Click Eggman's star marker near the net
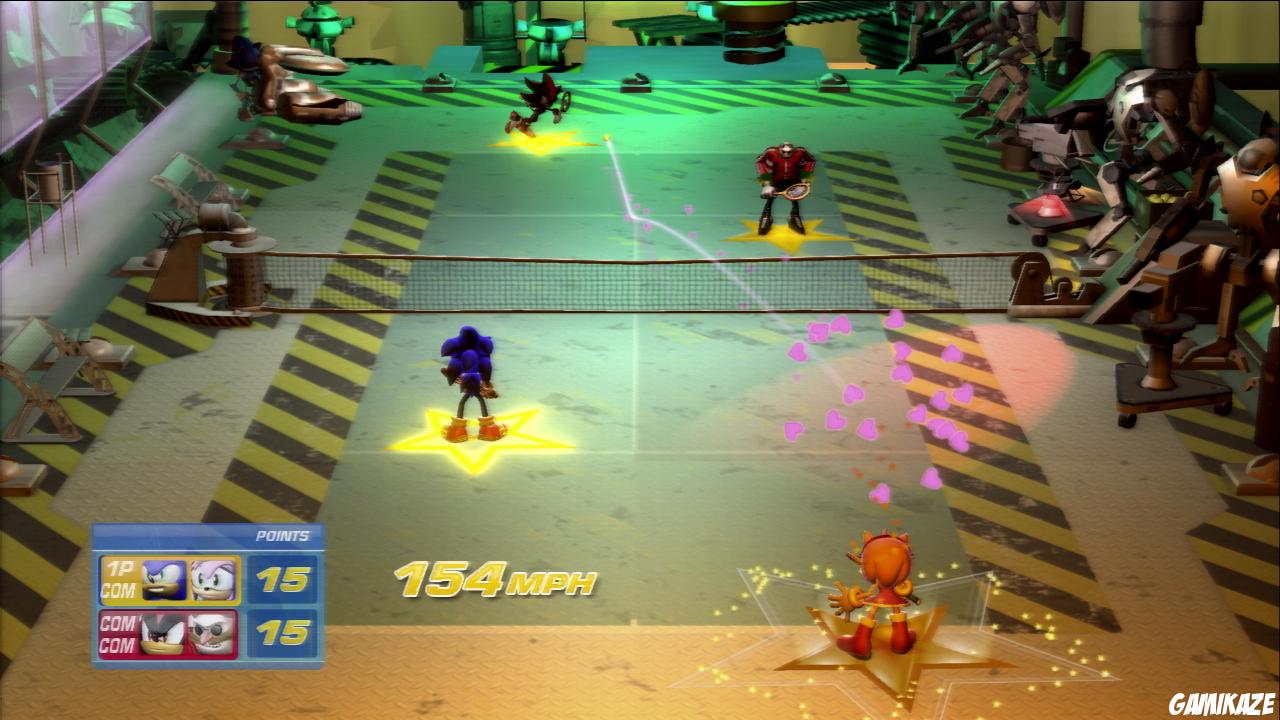 (x=780, y=235)
